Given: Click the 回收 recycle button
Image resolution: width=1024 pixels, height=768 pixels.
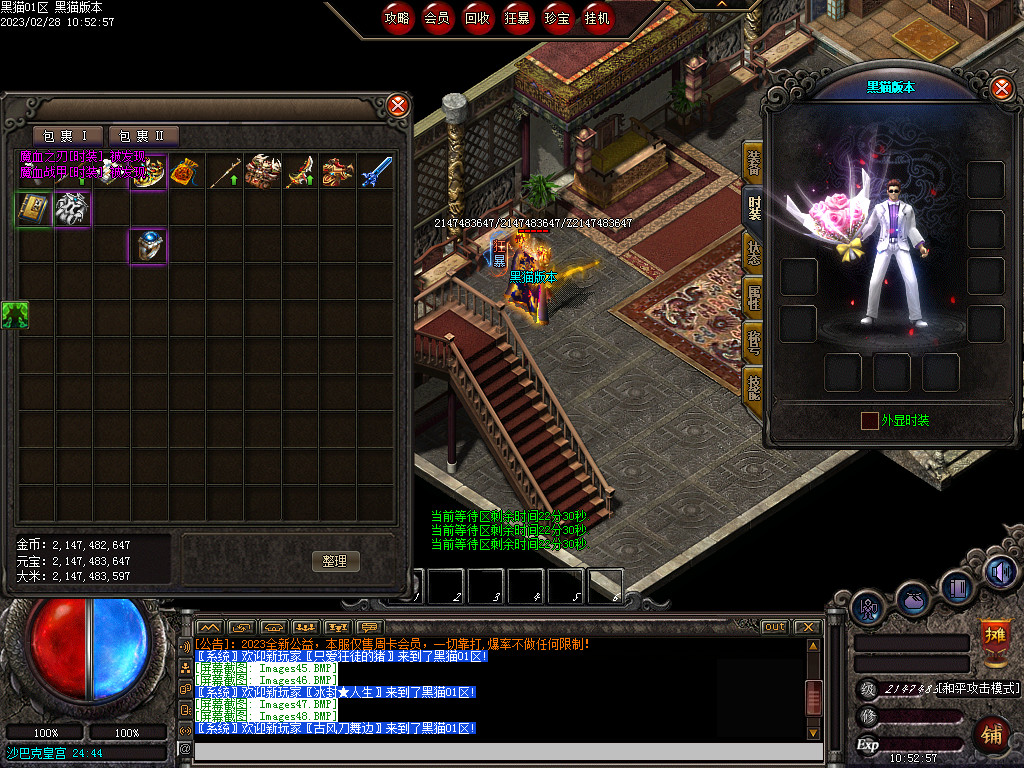Looking at the screenshot, I should [477, 18].
